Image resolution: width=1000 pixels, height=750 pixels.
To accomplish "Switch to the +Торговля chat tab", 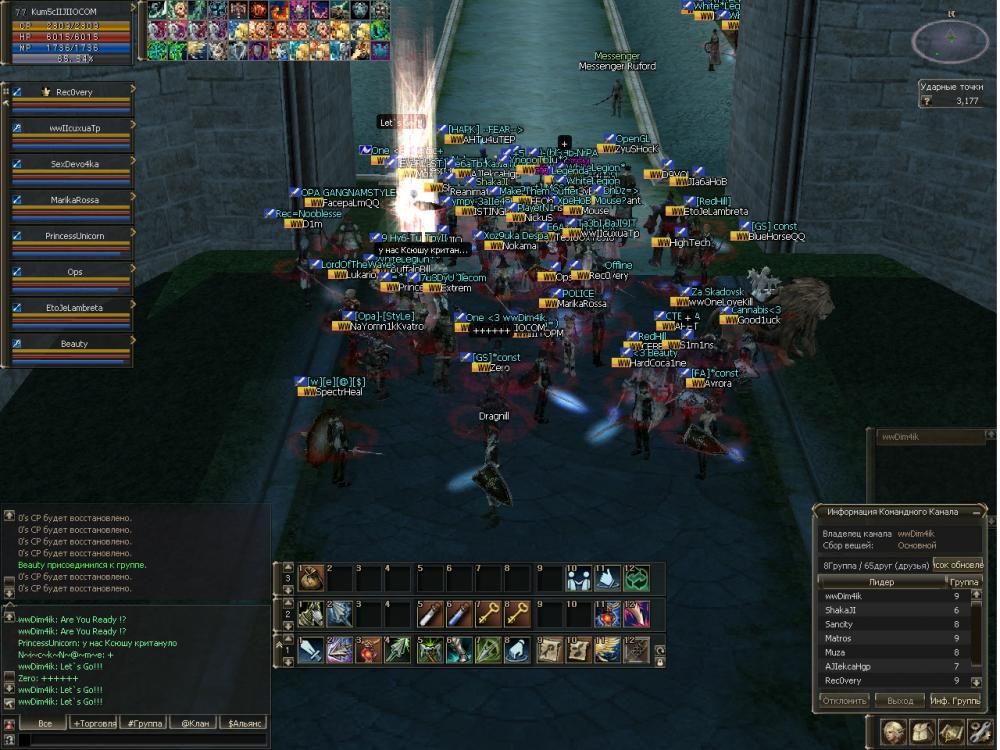I will click(93, 723).
